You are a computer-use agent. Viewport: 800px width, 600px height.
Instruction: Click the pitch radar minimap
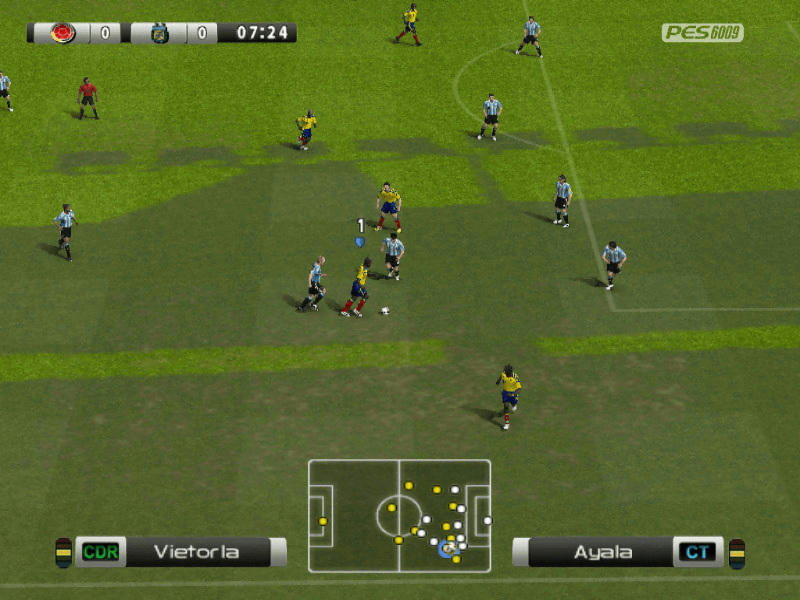(x=399, y=515)
